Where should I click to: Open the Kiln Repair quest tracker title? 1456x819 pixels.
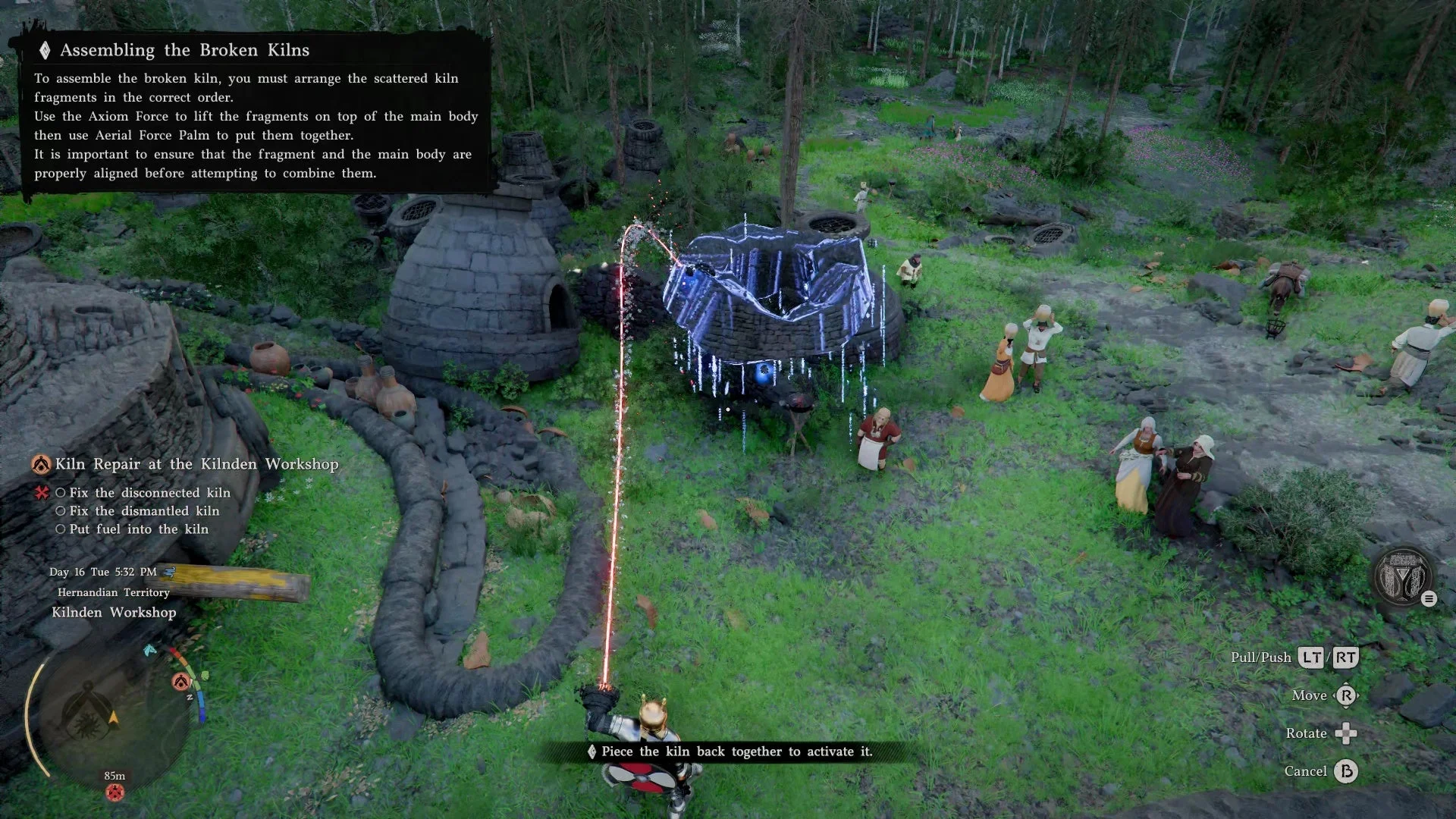(196, 464)
